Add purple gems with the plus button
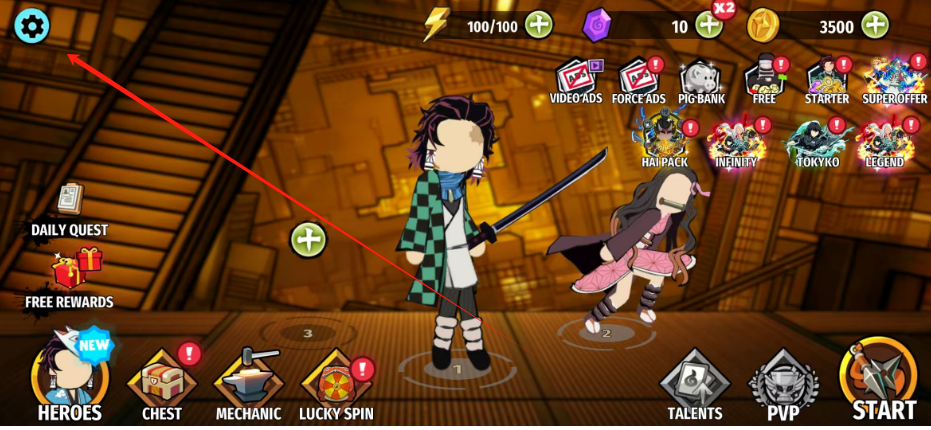The width and height of the screenshot is (931, 430). [709, 25]
